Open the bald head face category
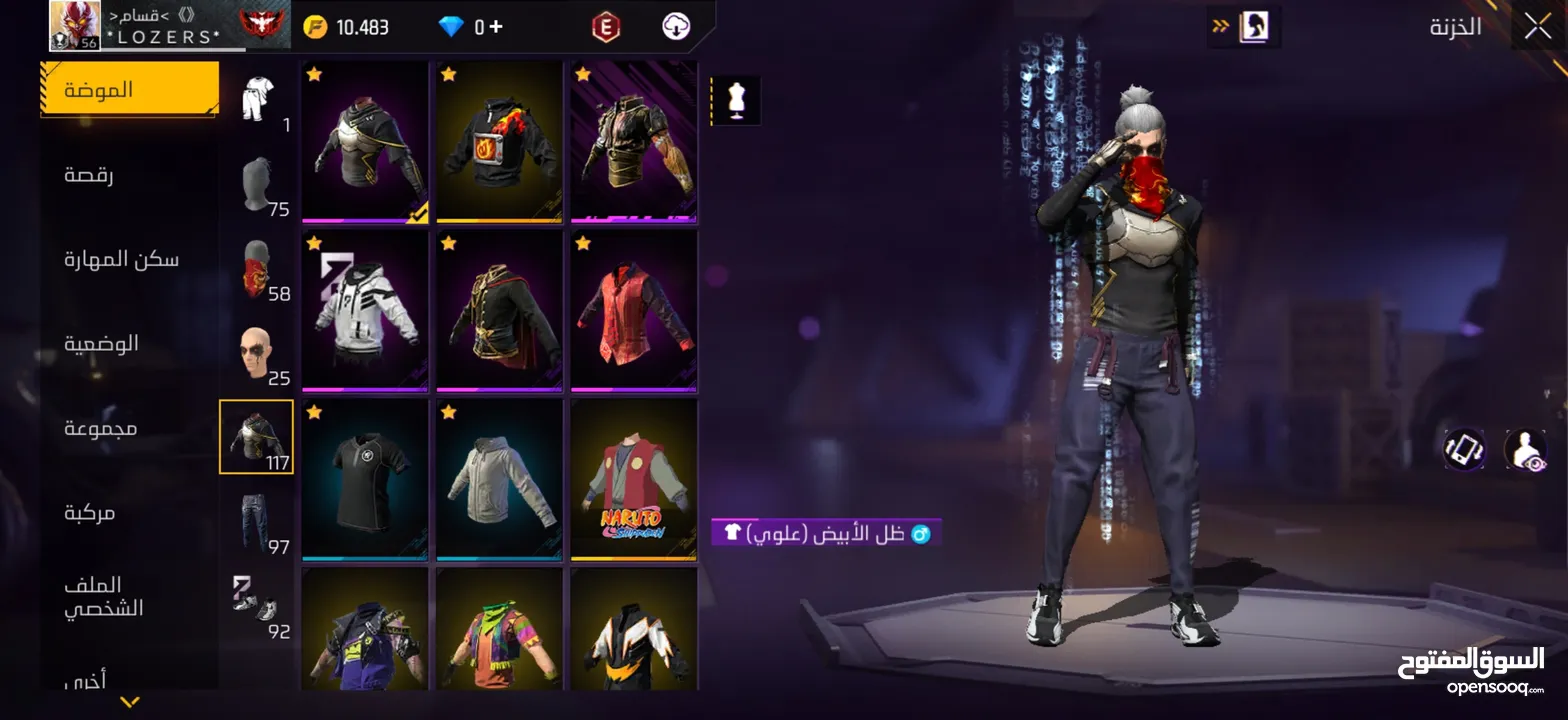This screenshot has width=1568, height=720. pos(257,354)
